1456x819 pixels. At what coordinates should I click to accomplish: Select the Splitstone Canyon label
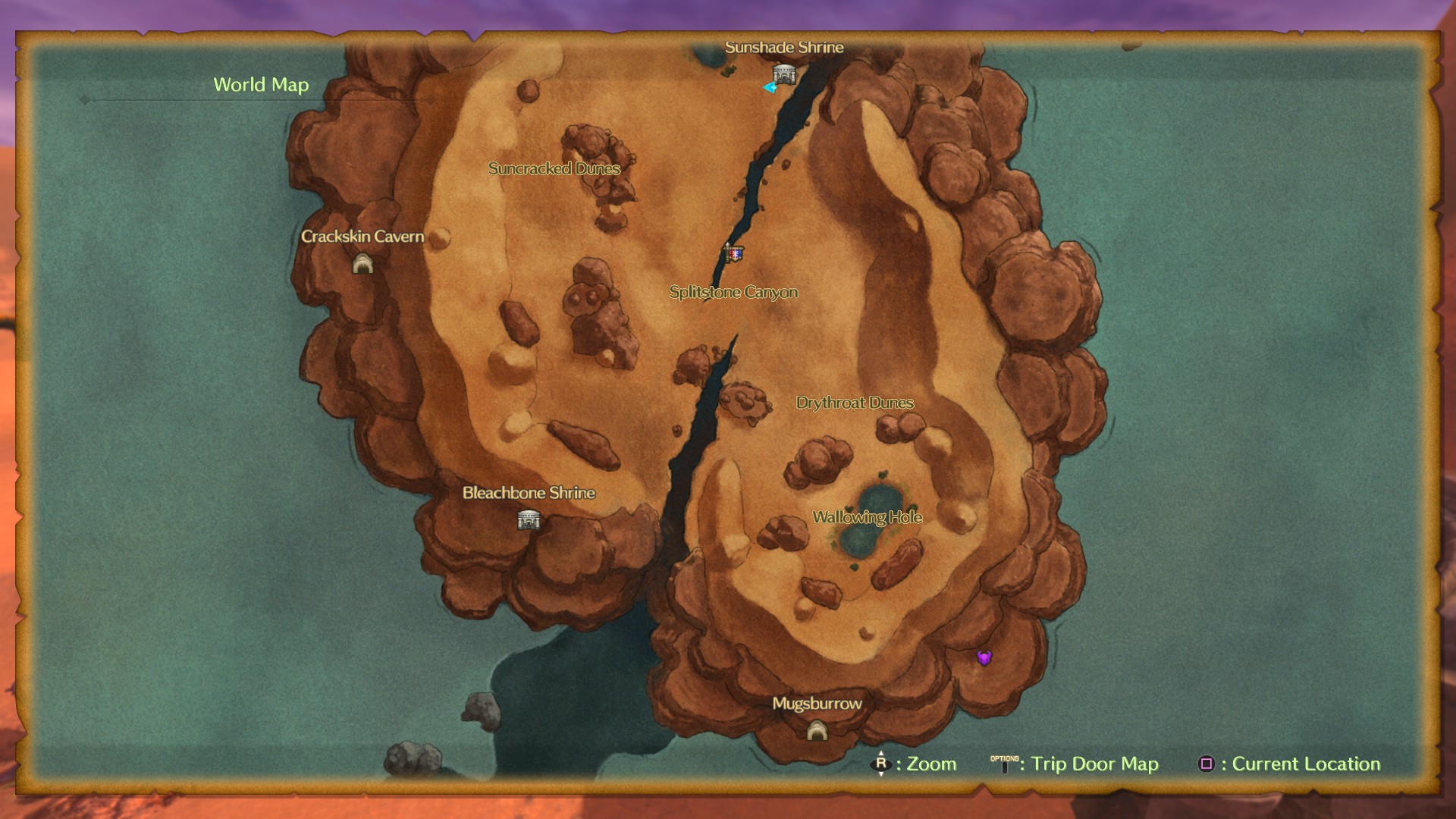click(733, 292)
